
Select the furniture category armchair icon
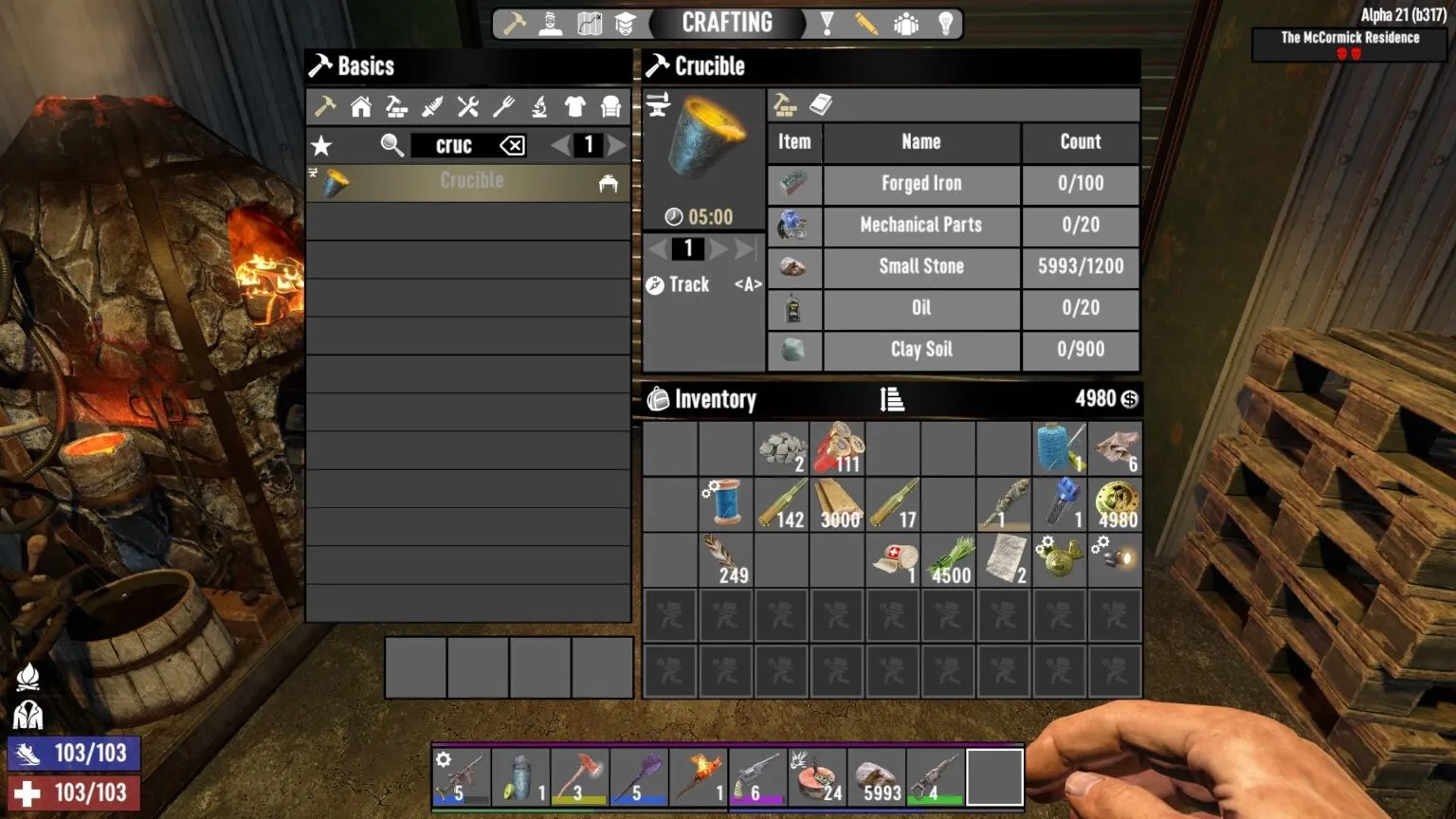coord(610,107)
